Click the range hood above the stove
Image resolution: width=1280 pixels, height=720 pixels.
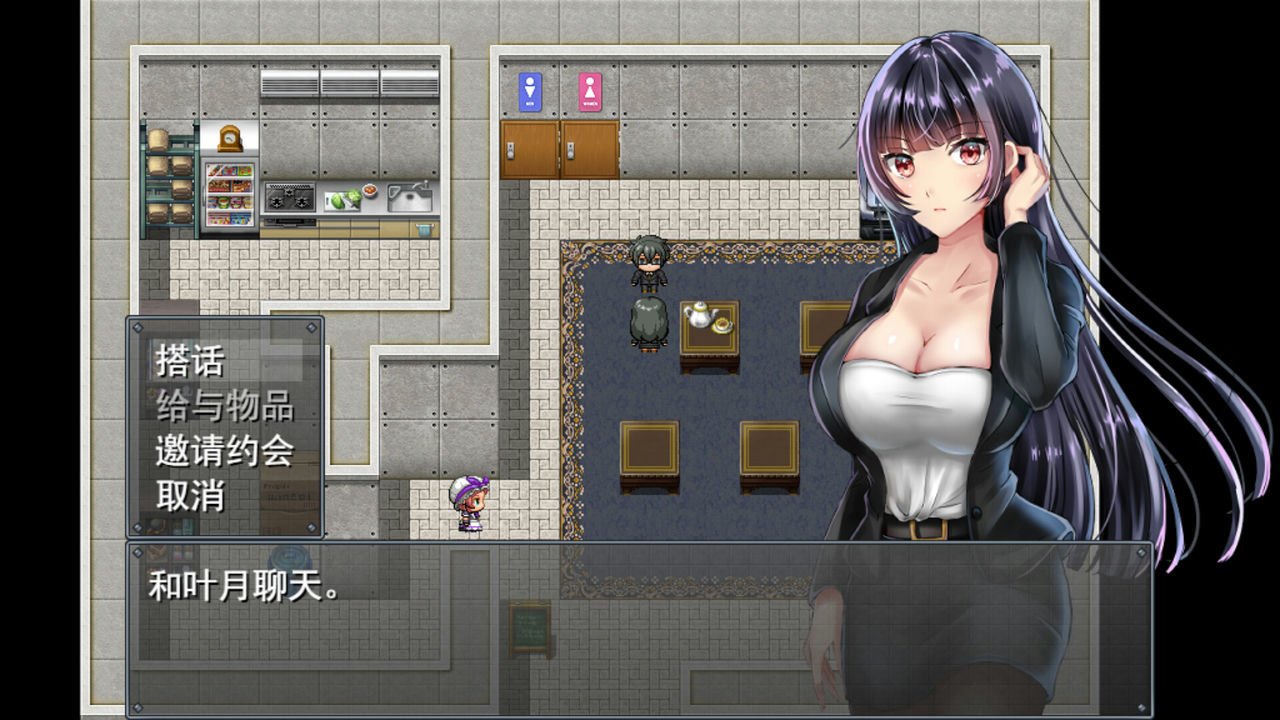click(x=288, y=82)
